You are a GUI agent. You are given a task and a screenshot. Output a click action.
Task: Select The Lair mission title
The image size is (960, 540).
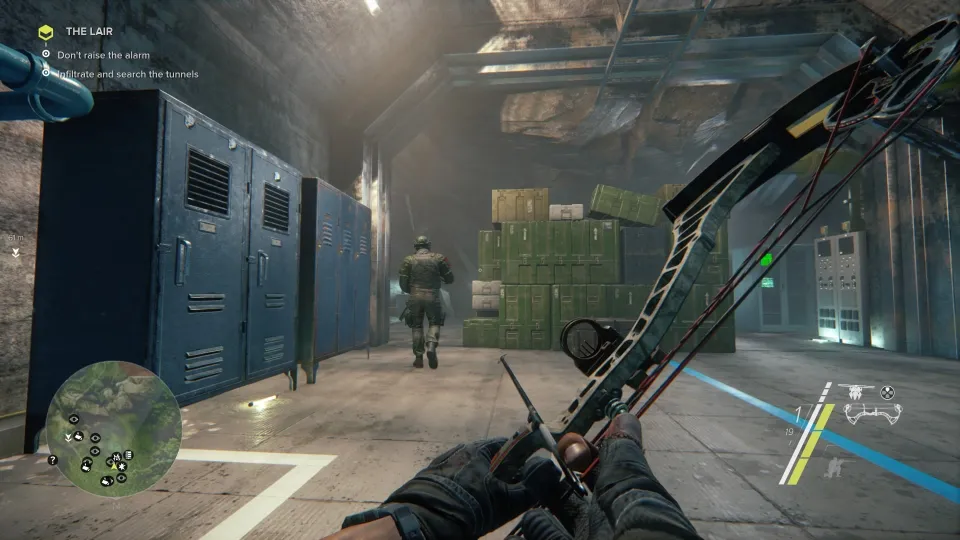click(88, 32)
